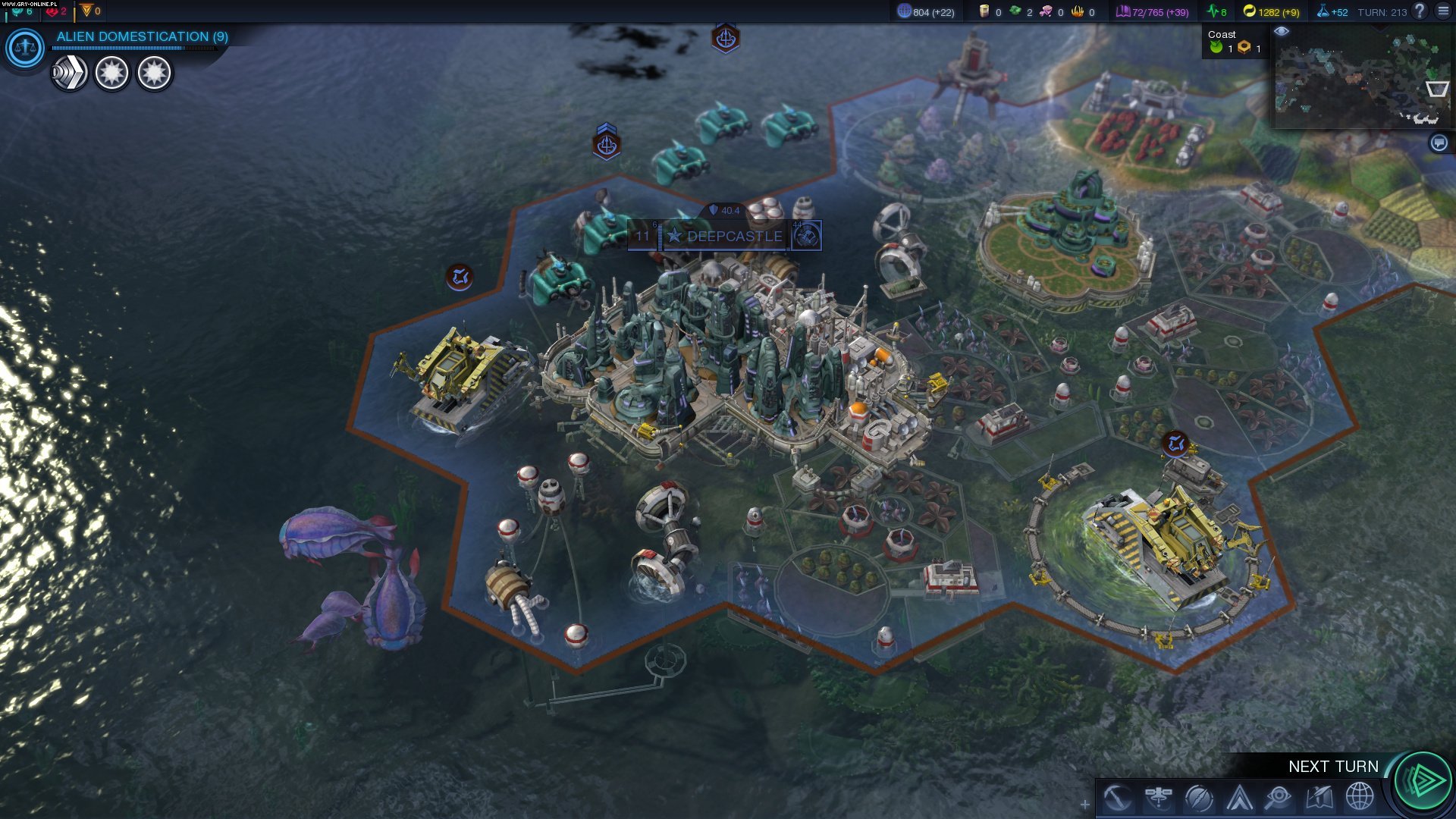The height and width of the screenshot is (819, 1456).
Task: End the turn with the Next Turn button
Action: [x=1423, y=780]
